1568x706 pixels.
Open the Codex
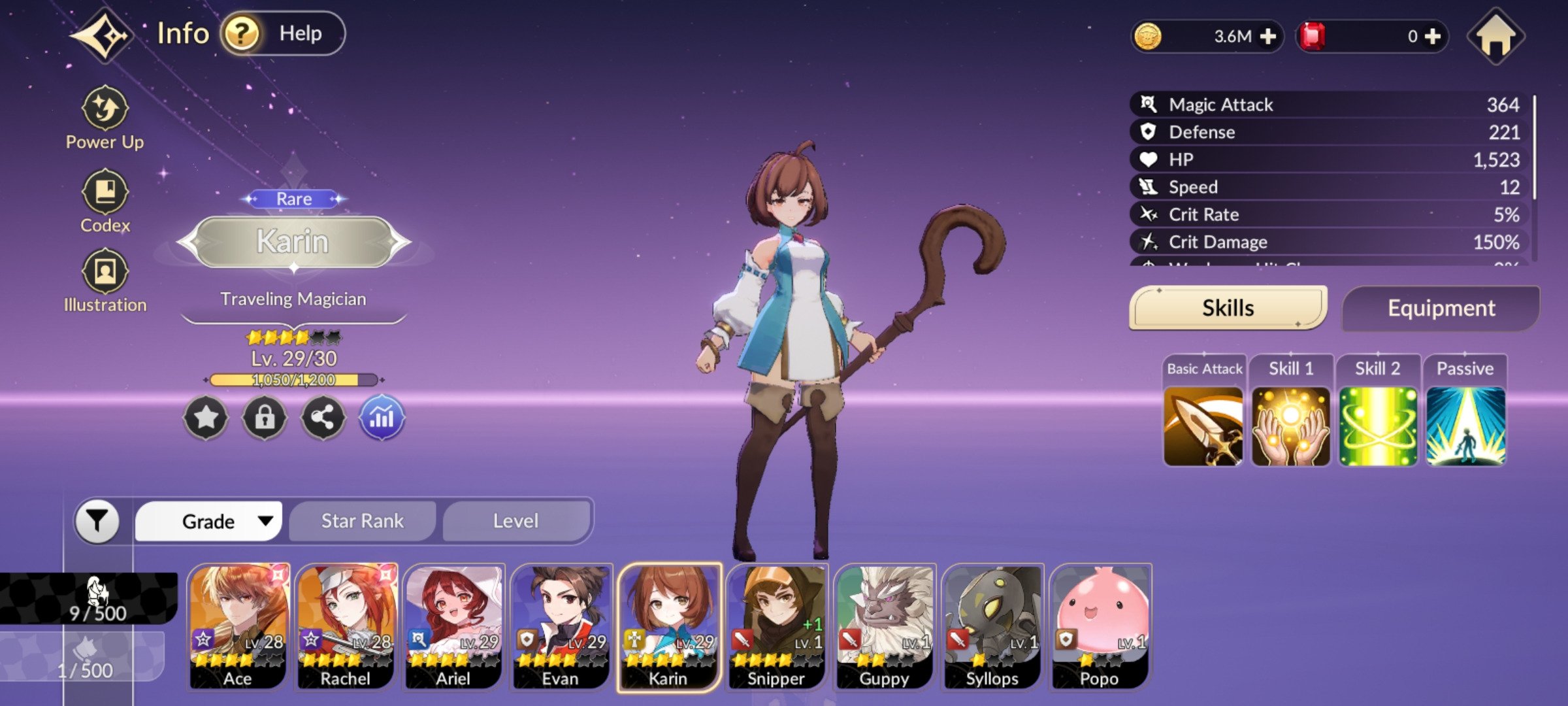[x=105, y=201]
